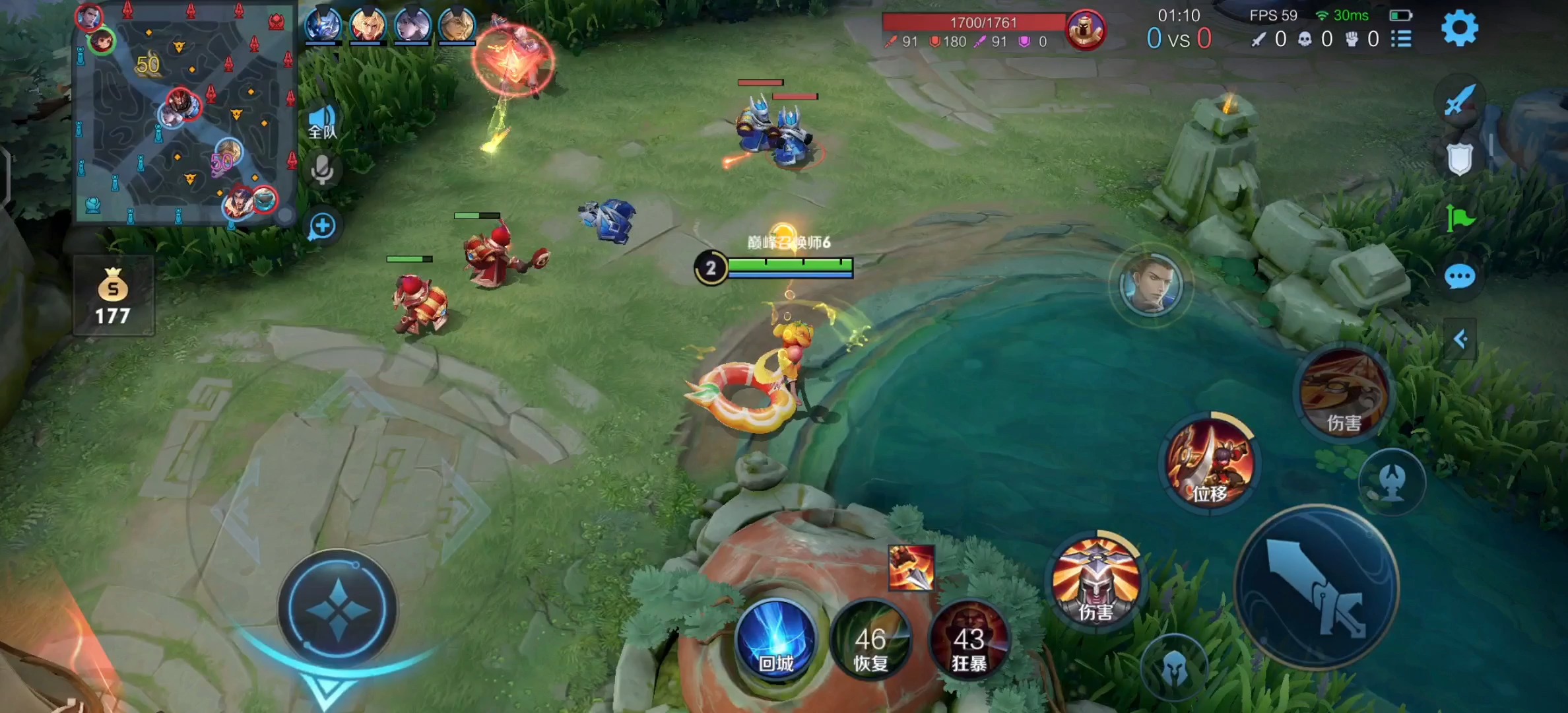Cast the helmeted warrior 伤害 skill
Screen dimensions: 1568x713
(x=1095, y=579)
